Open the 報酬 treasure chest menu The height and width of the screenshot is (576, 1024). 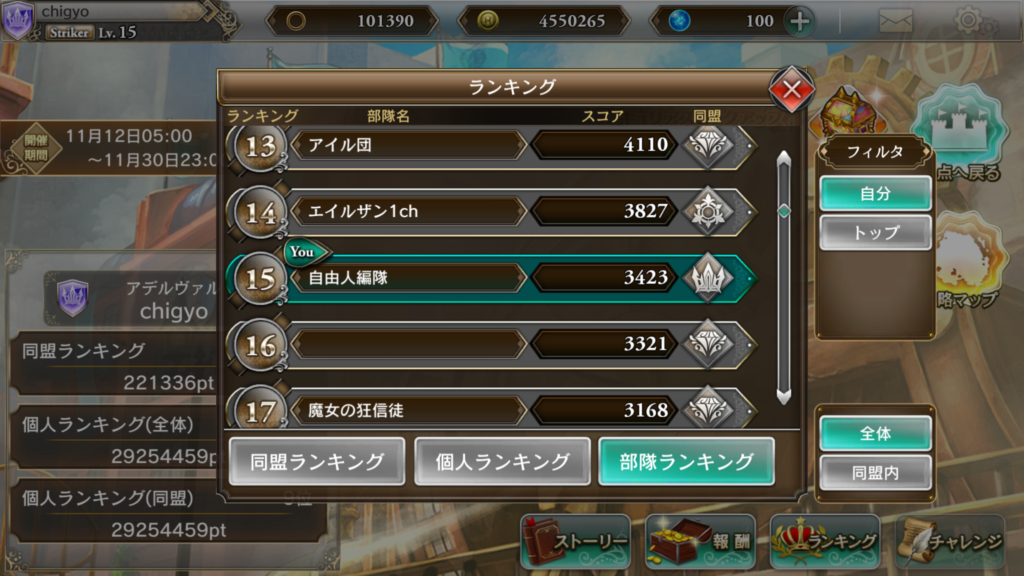[699, 542]
